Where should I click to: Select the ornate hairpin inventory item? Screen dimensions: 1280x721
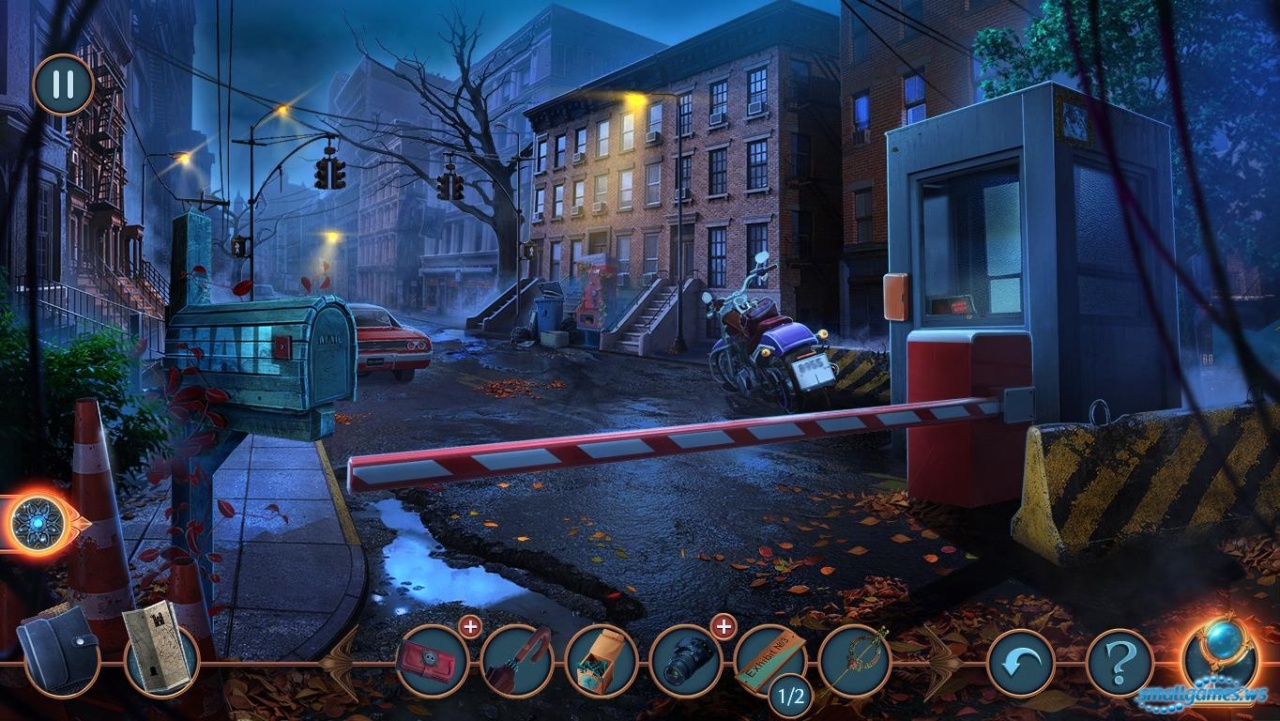point(855,661)
